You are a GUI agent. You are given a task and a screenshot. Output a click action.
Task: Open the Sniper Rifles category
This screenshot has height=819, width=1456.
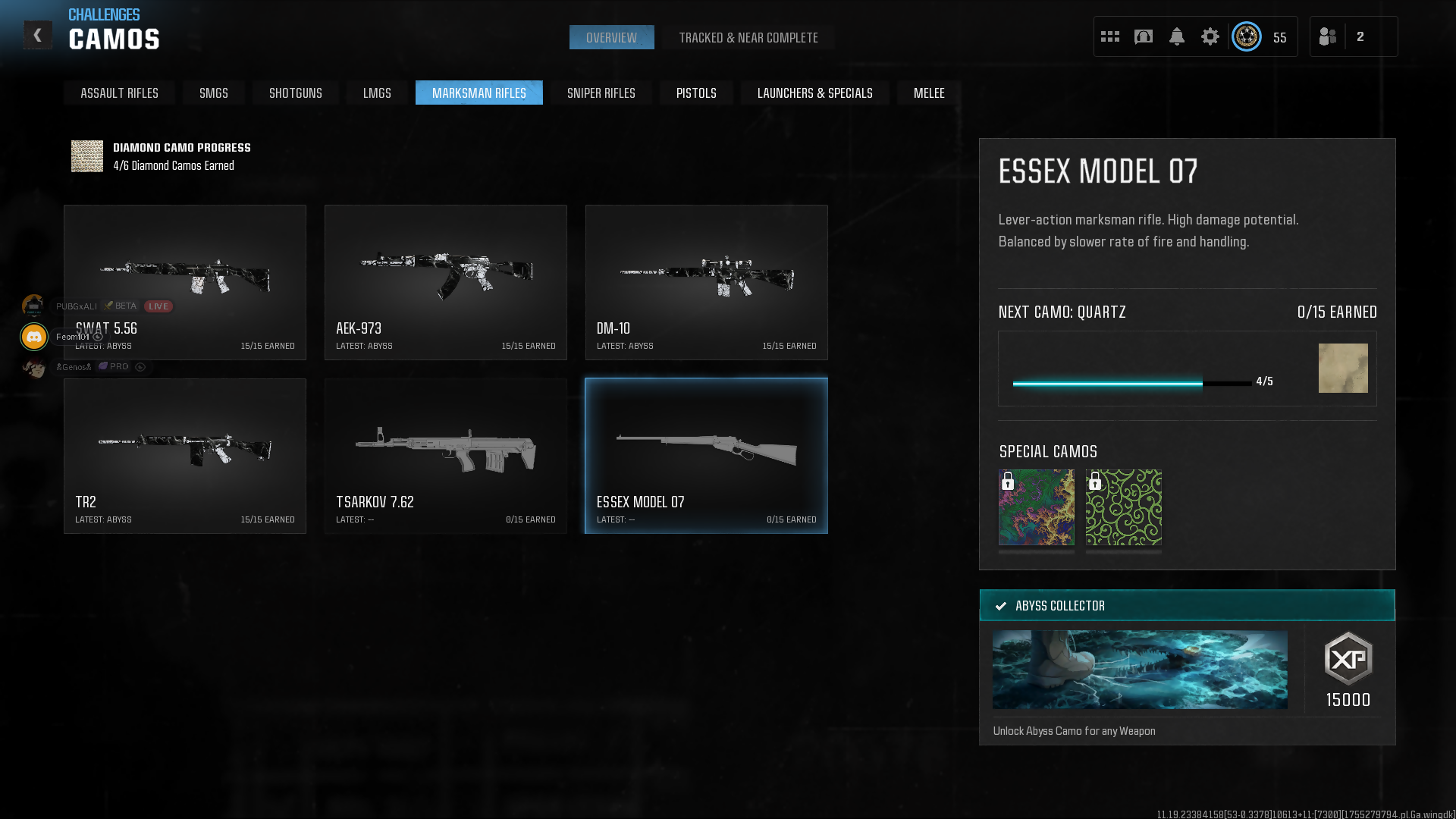coord(601,93)
